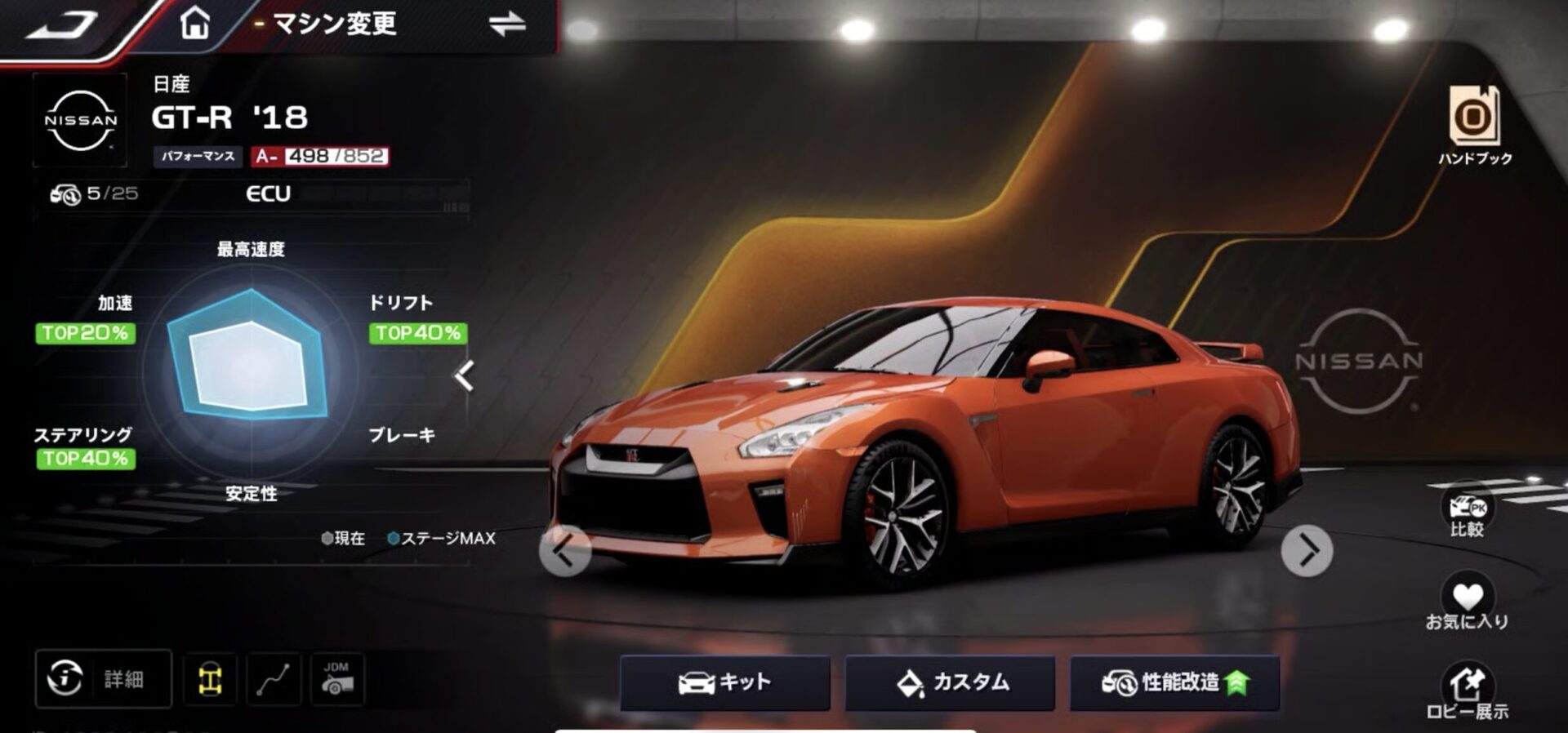Switch to the next car
The image size is (1568, 733).
pyautogui.click(x=1307, y=551)
